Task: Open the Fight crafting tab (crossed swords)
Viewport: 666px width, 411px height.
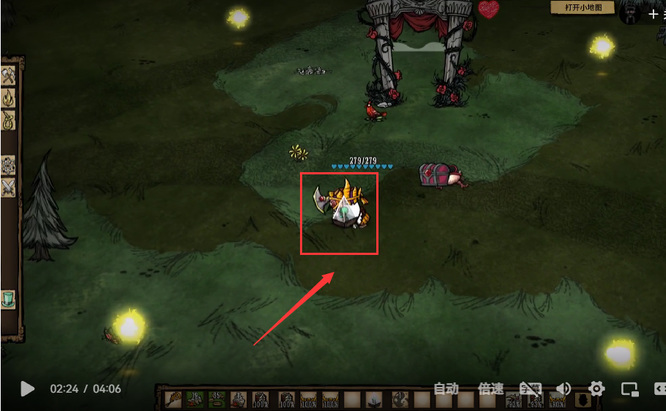Action: (x=9, y=186)
